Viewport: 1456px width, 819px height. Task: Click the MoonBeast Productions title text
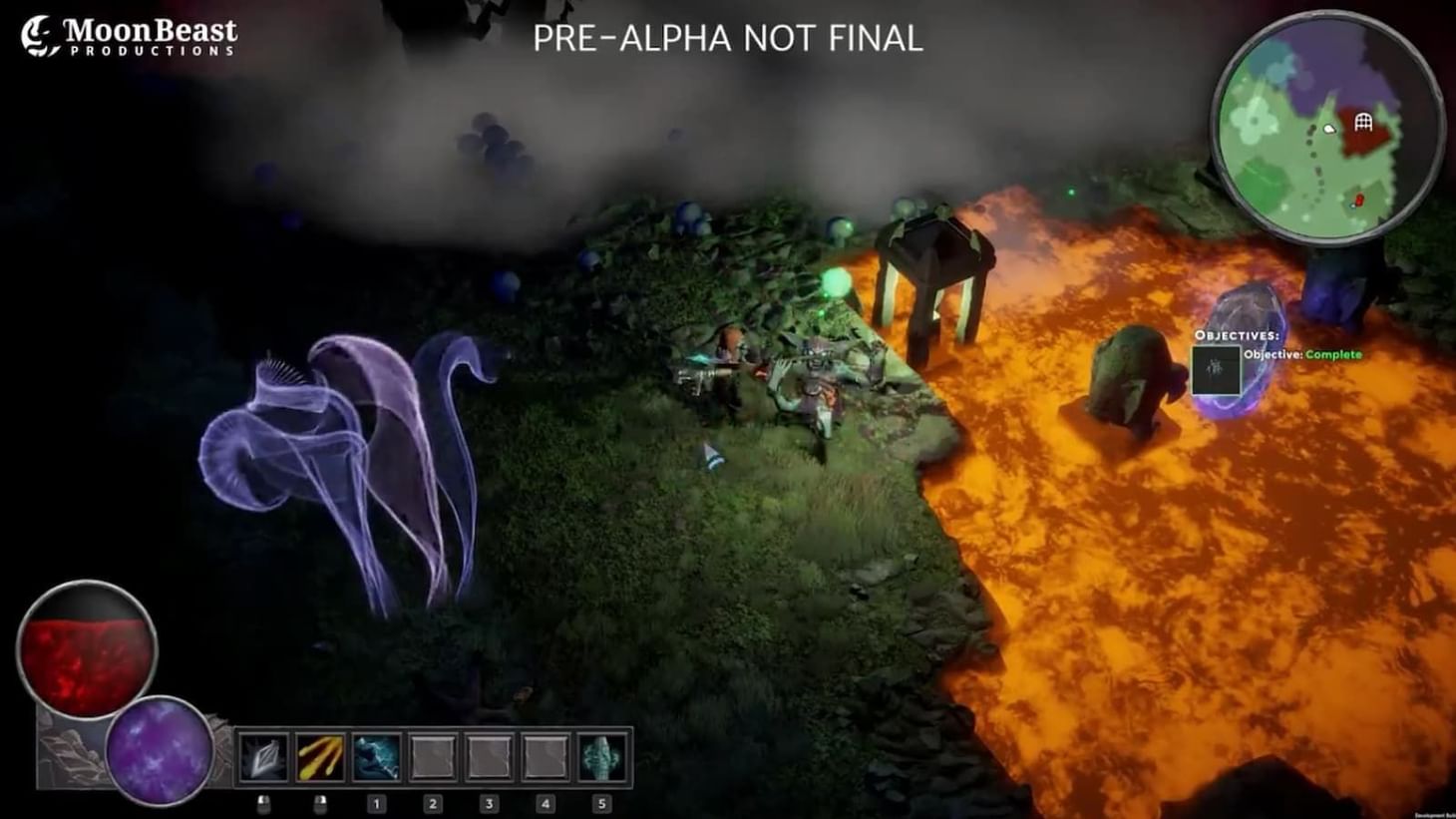150,30
